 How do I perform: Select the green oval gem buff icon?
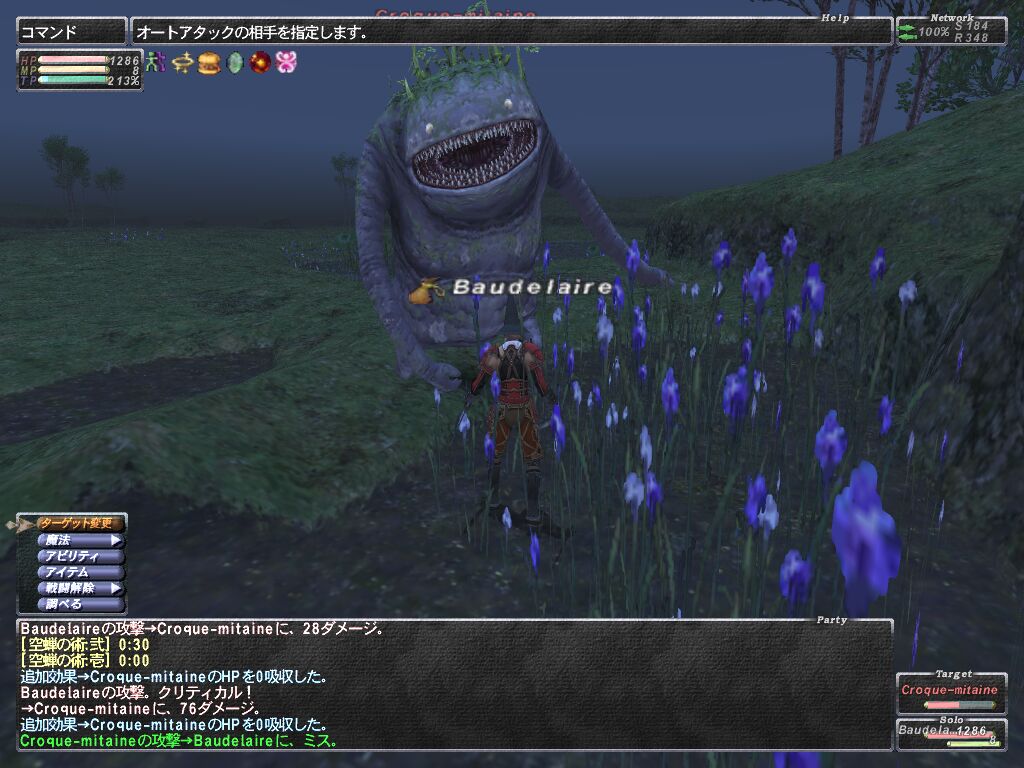[235, 62]
